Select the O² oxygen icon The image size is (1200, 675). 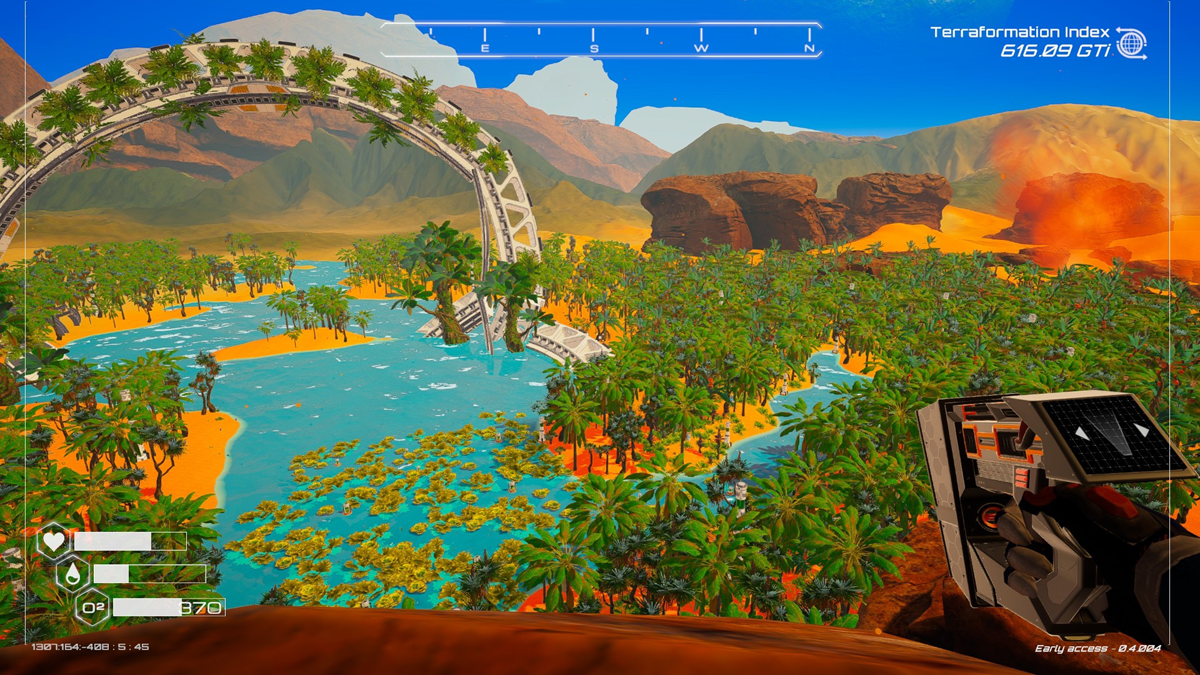(x=92, y=607)
